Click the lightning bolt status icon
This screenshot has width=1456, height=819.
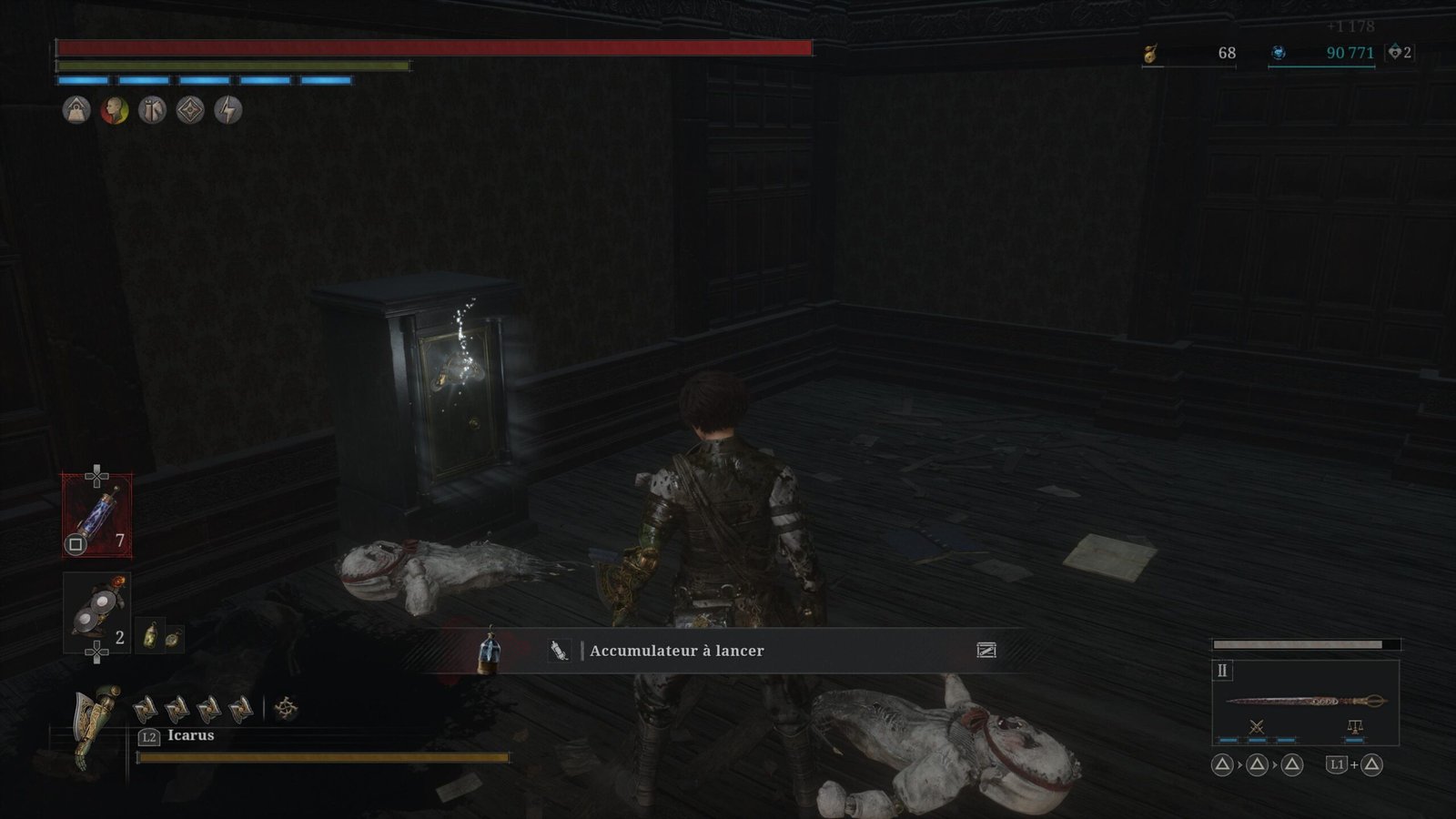click(227, 111)
